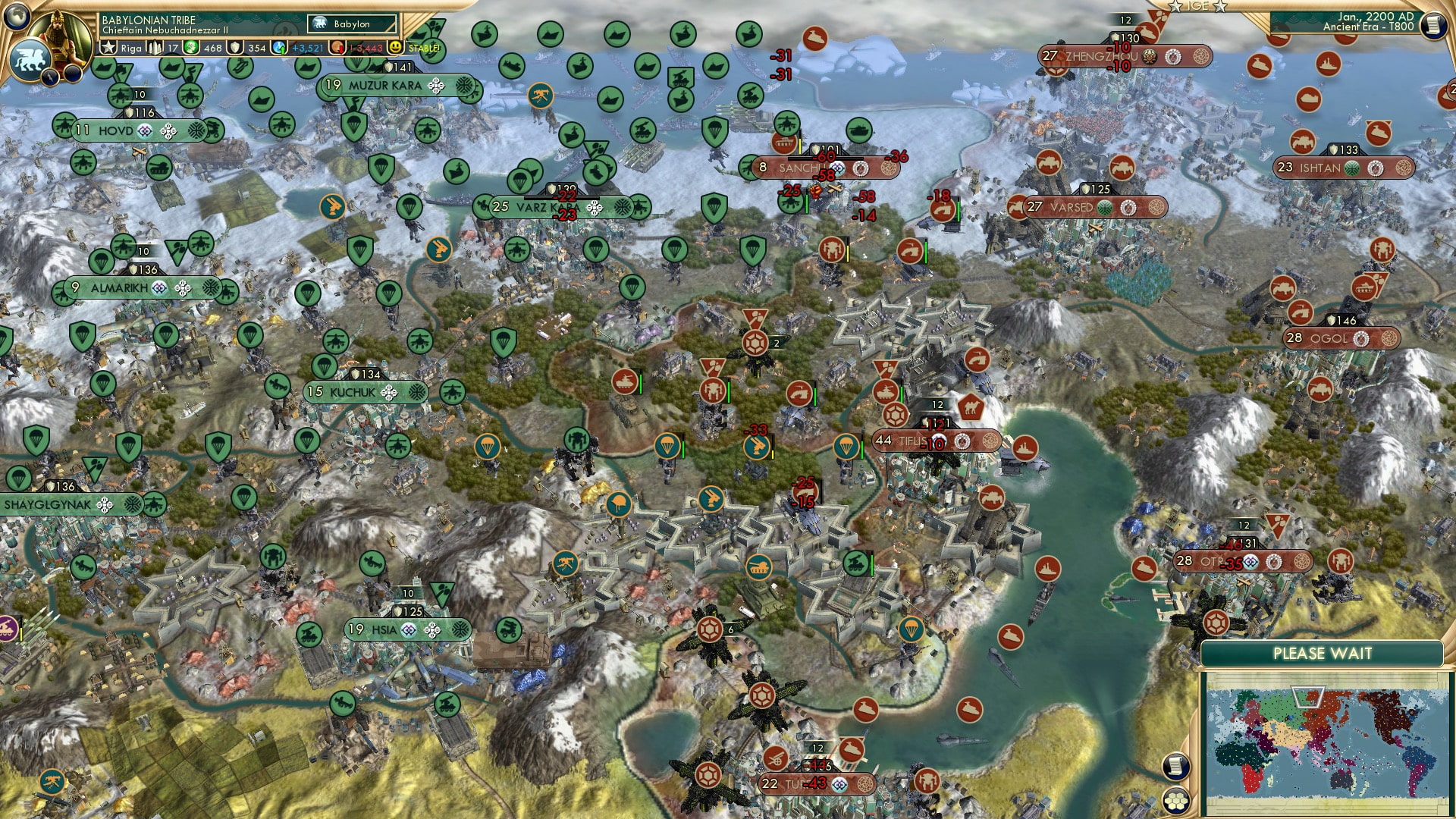Select the smiley happiness icon showing STABLE!
Image resolution: width=1456 pixels, height=819 pixels.
pos(395,48)
